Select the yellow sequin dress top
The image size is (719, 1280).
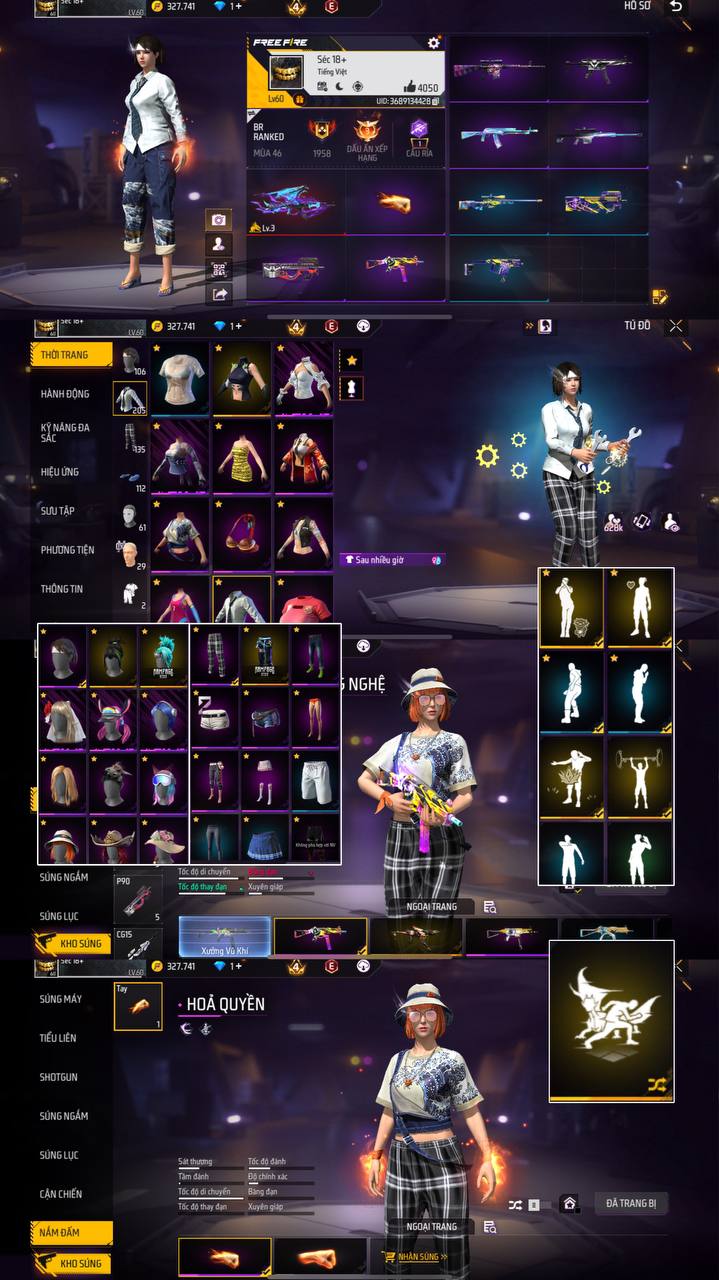[x=242, y=455]
